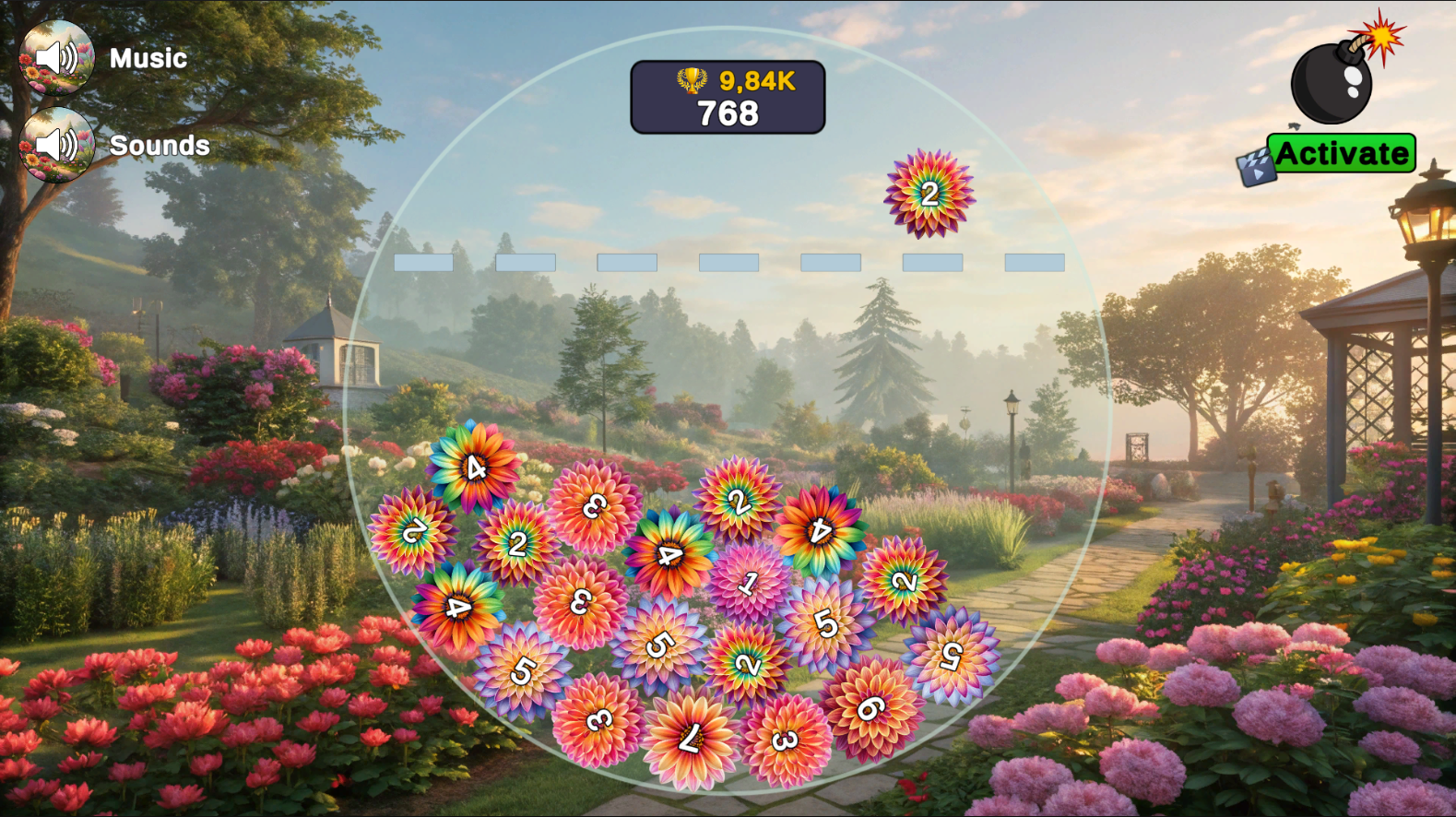Click the Music text label
This screenshot has width=1456, height=817.
[148, 58]
